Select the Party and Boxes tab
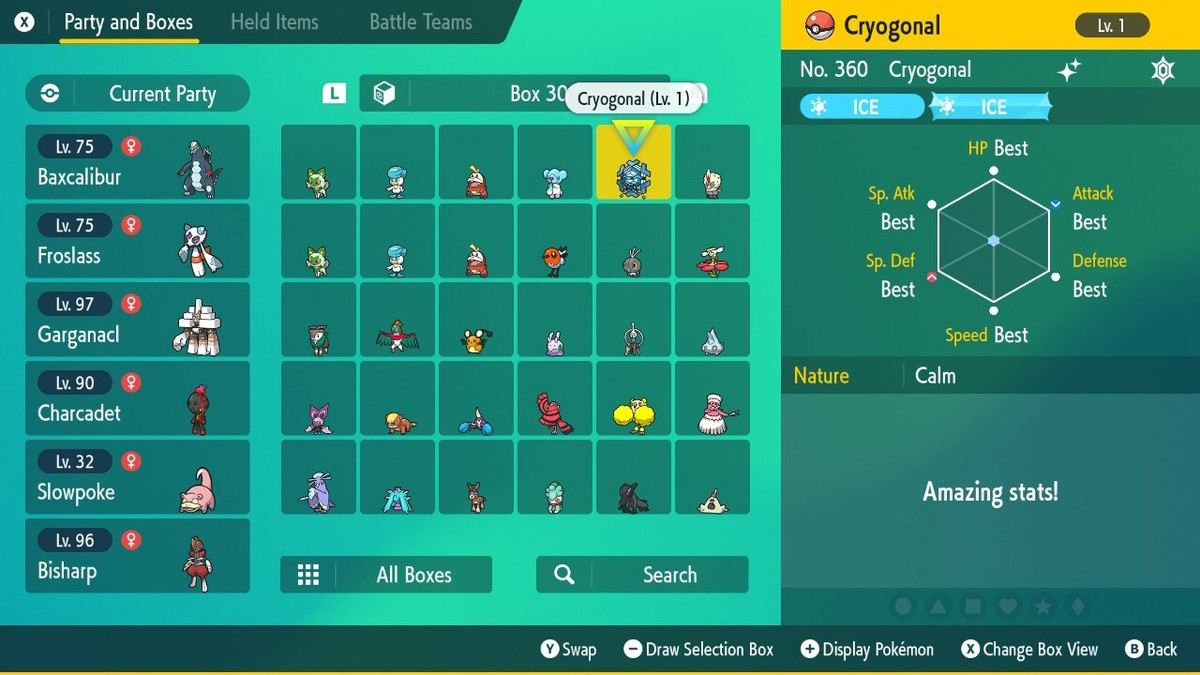This screenshot has width=1200, height=675. click(x=128, y=22)
